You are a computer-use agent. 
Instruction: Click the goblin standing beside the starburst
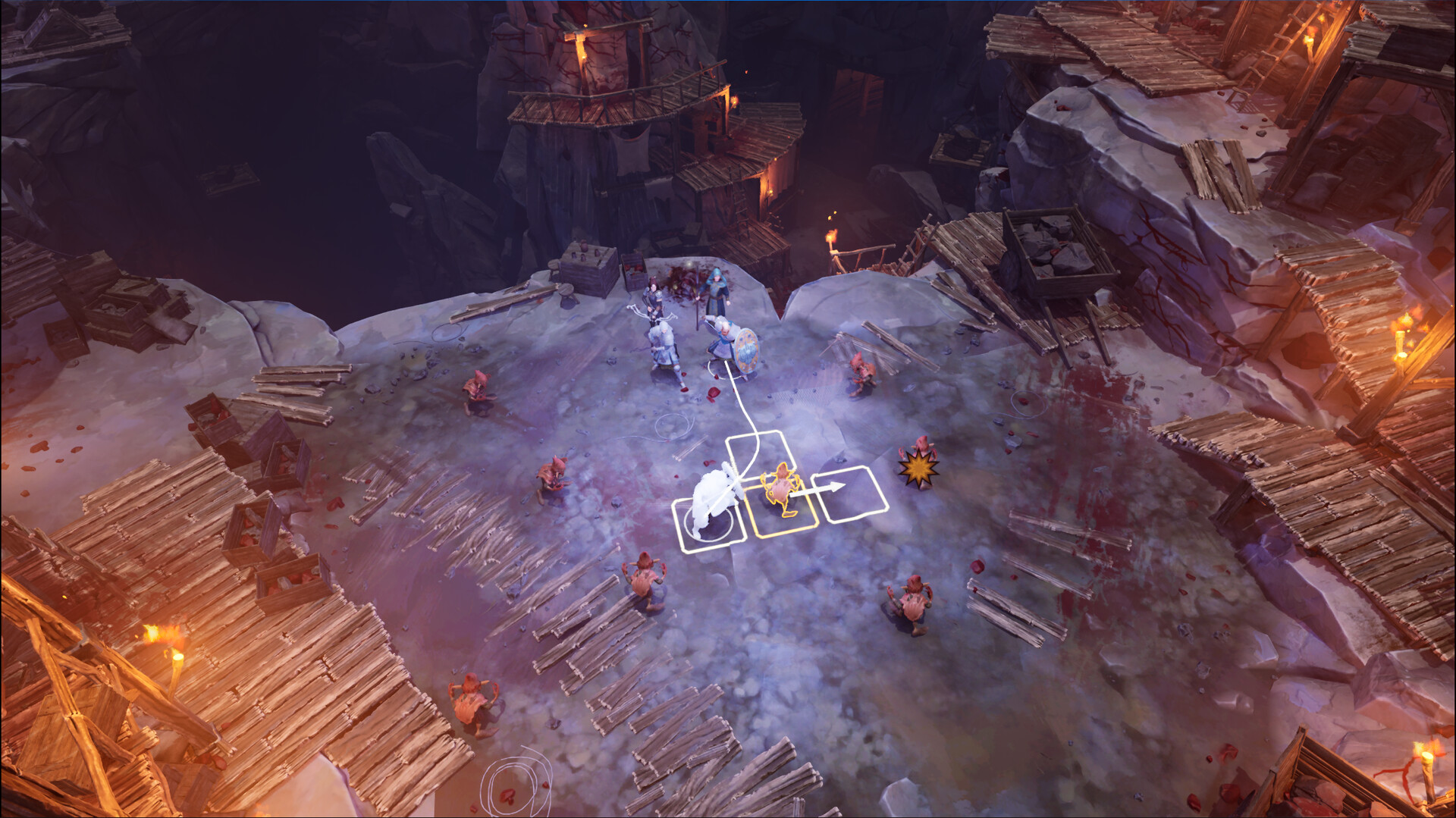[923, 450]
